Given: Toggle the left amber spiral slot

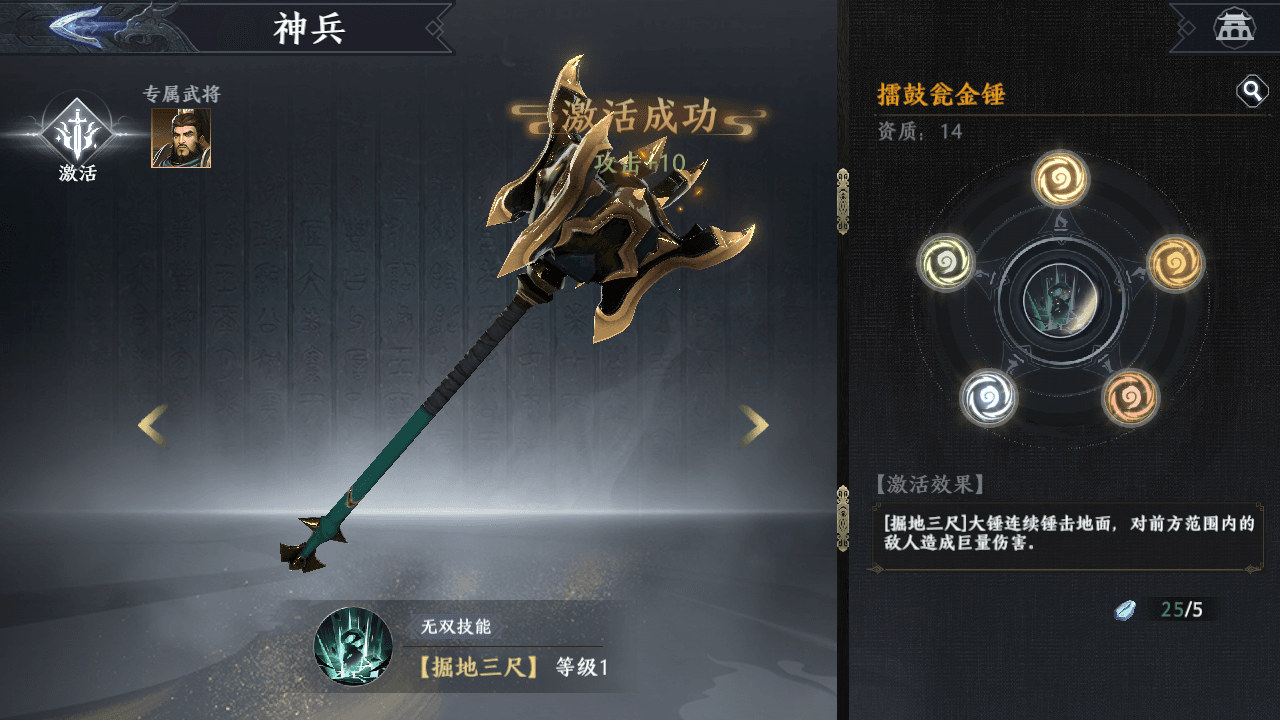Looking at the screenshot, I should [x=946, y=265].
